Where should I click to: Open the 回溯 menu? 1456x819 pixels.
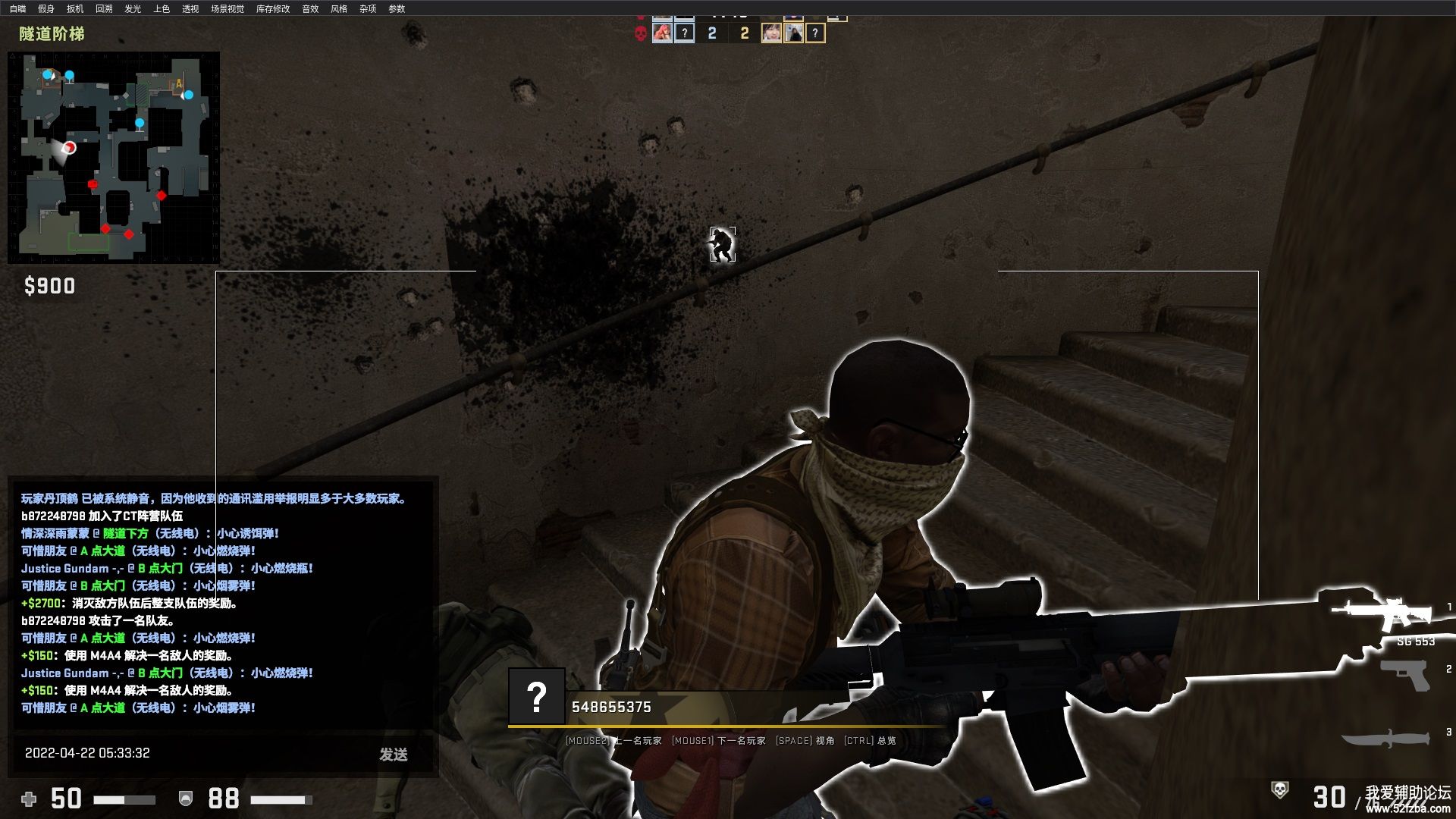(104, 9)
